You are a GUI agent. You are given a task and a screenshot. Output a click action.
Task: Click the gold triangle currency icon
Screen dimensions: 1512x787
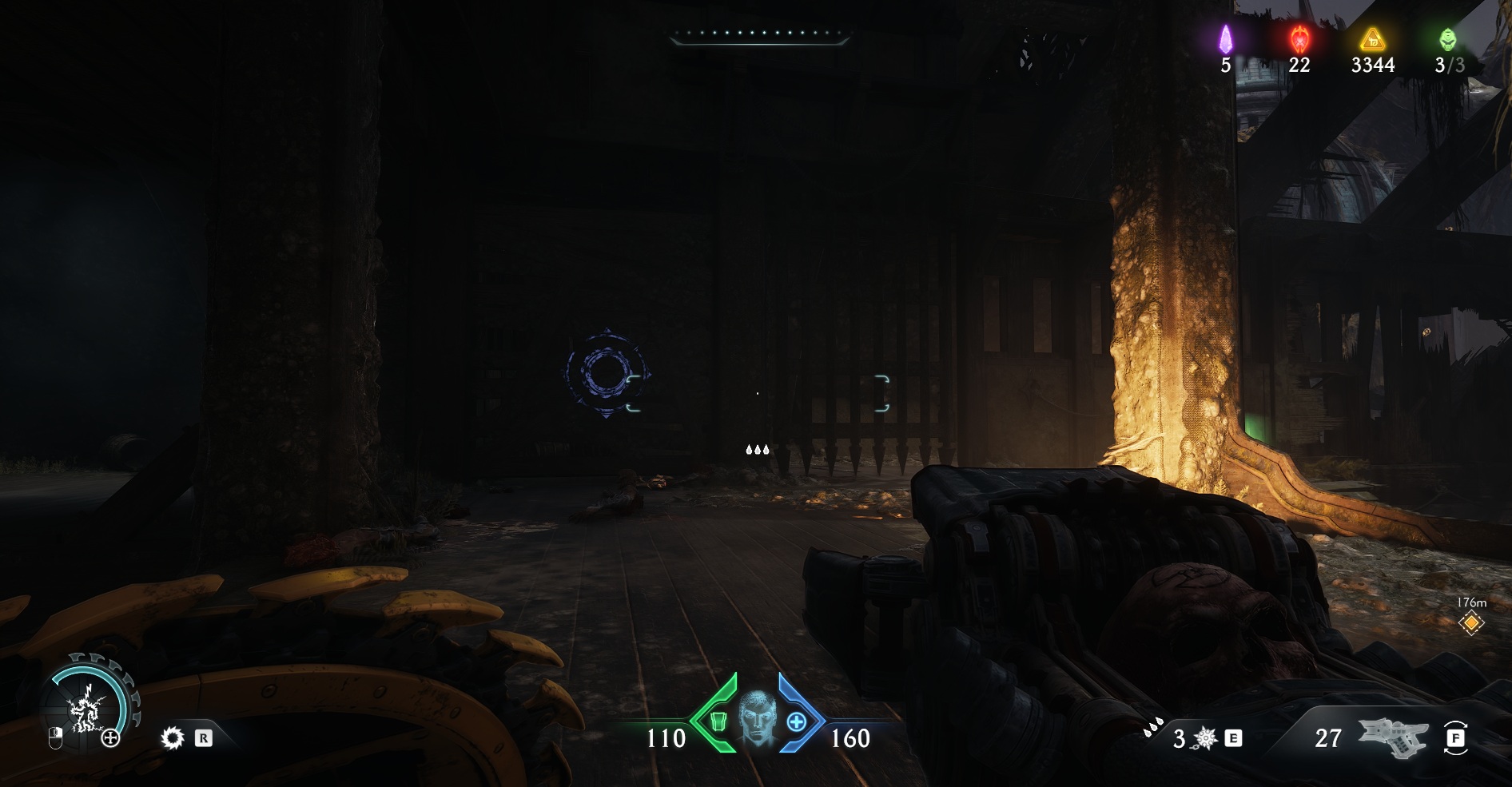coord(1372,38)
